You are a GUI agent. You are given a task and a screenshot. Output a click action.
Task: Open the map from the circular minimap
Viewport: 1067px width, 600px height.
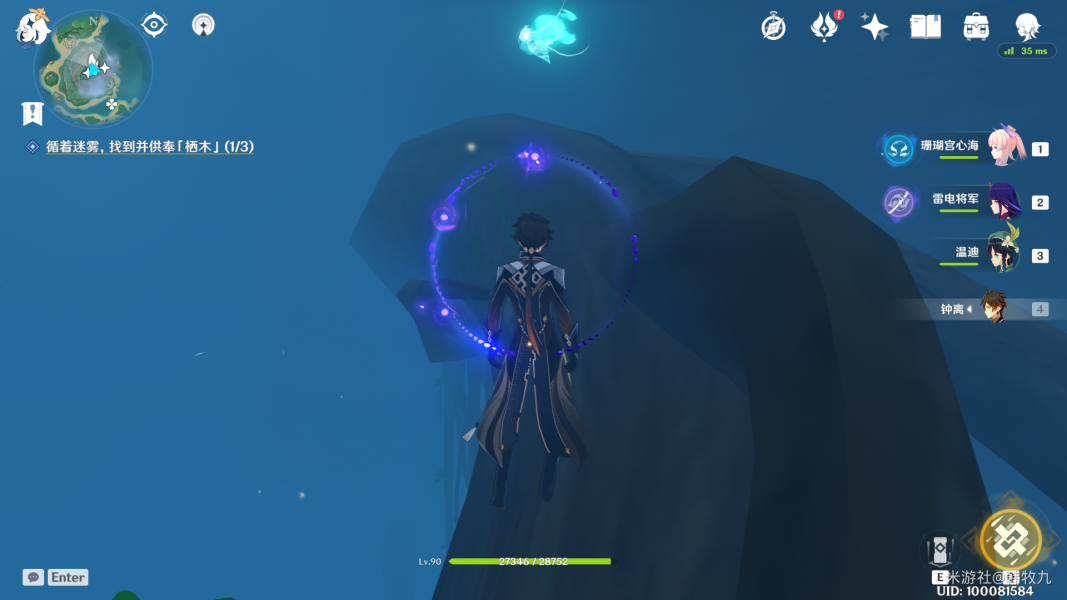coord(93,69)
